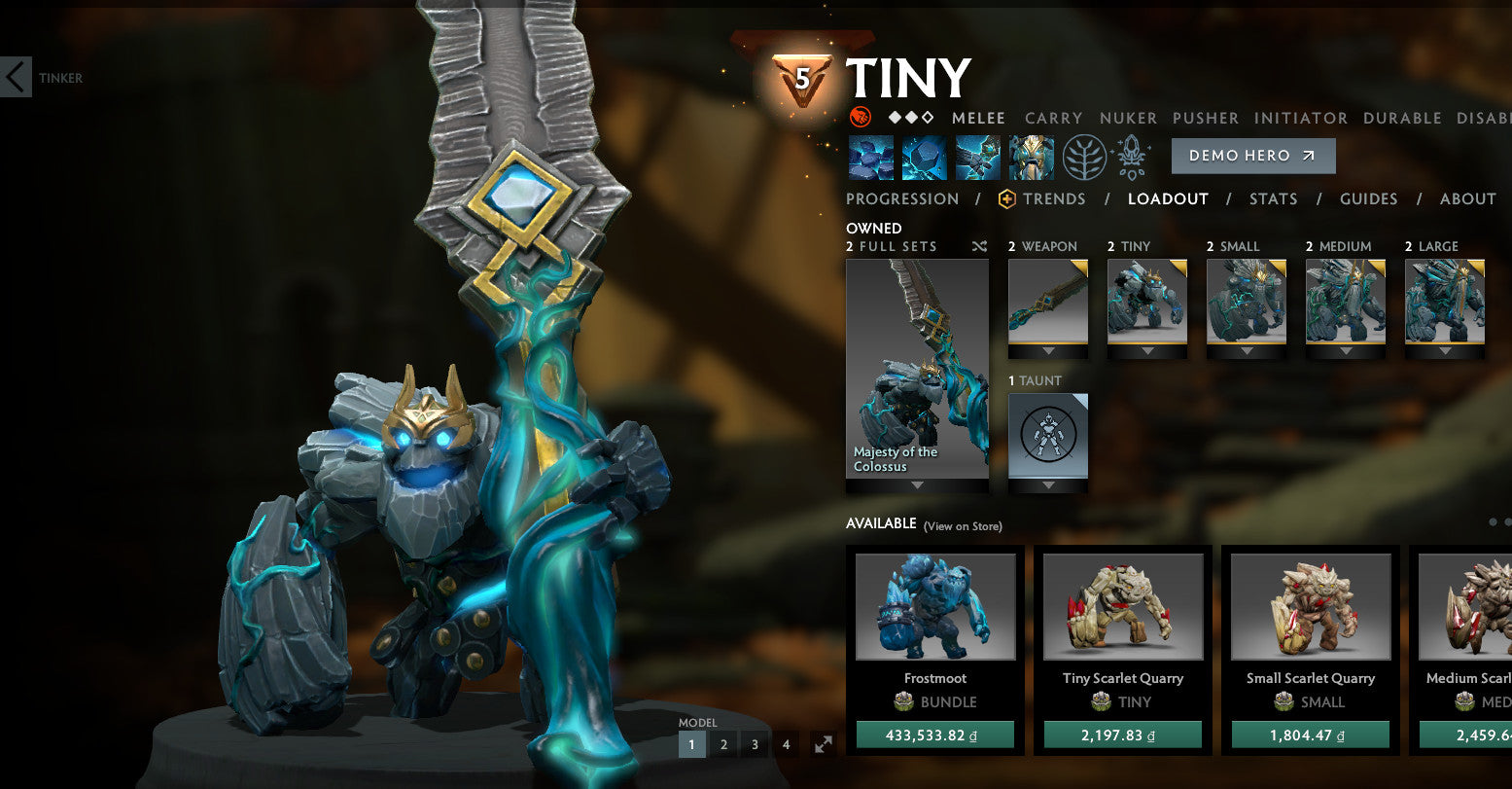Screen dimensions: 1512x789
Task: Click the expand model viewer arrows icon
Action: pos(824,744)
